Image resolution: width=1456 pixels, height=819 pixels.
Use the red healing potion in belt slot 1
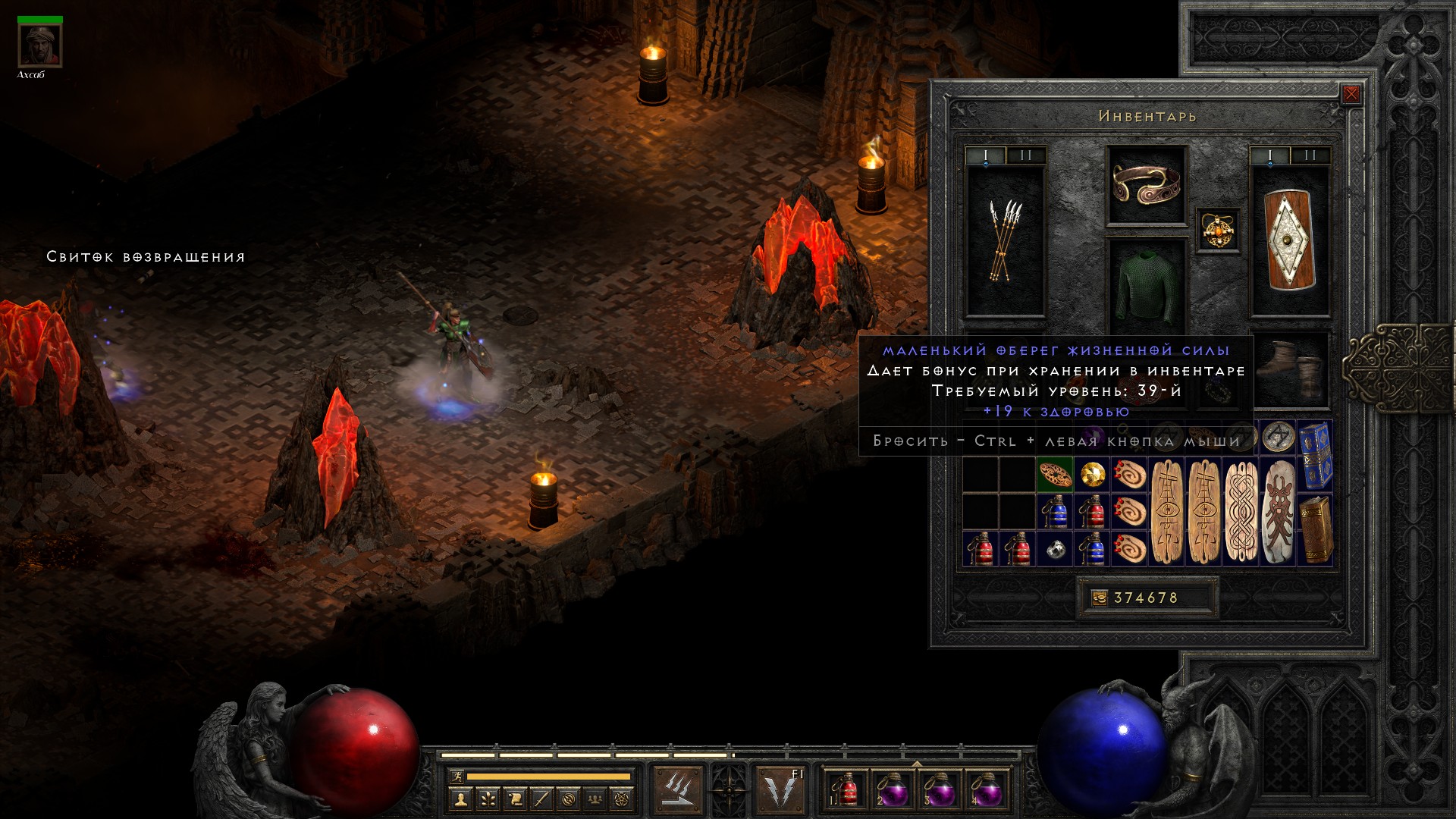click(x=846, y=790)
